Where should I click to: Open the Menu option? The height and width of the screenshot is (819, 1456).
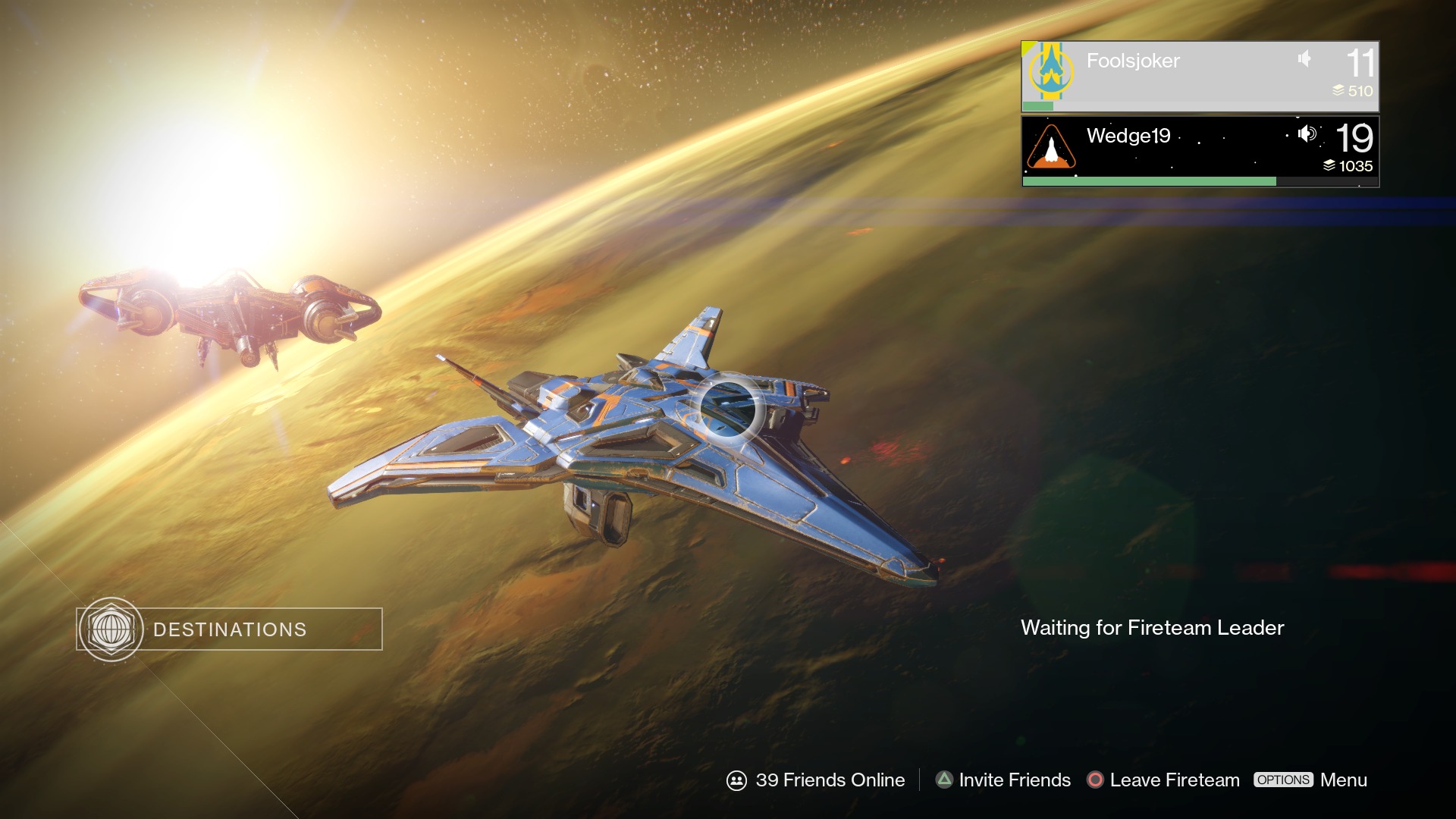coord(1310,780)
